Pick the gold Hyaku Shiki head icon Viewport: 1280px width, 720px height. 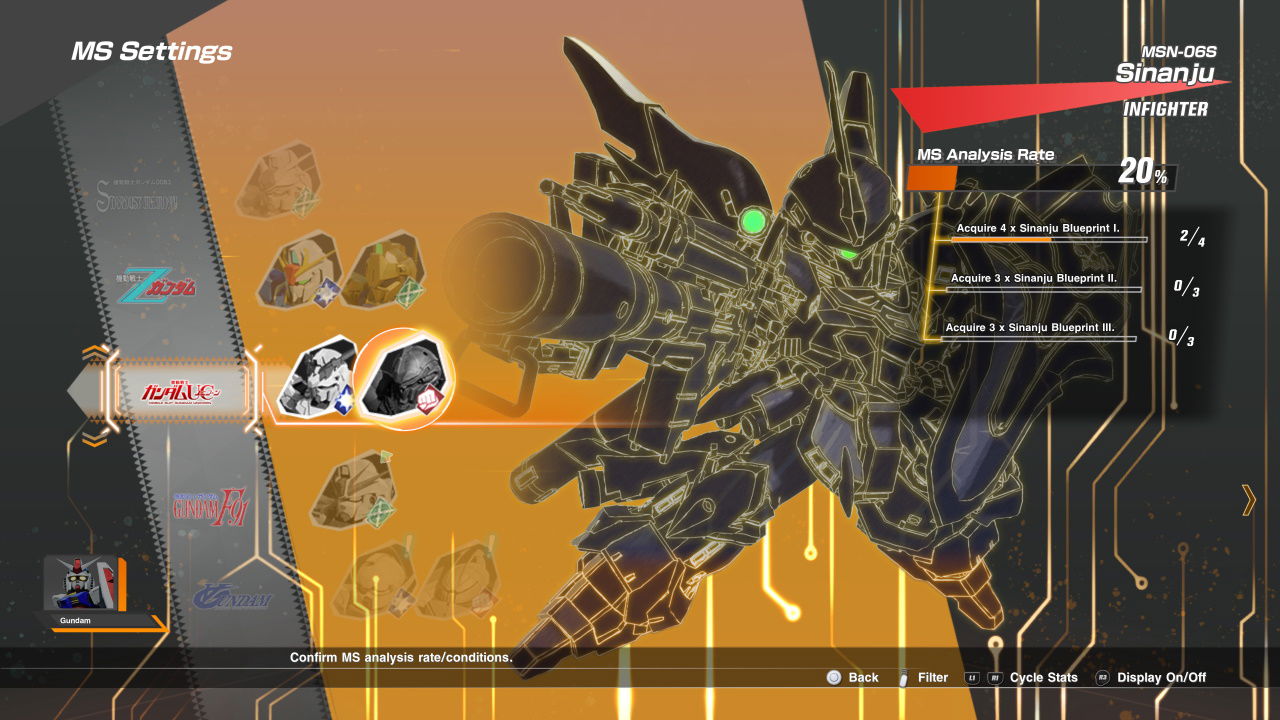tap(383, 268)
